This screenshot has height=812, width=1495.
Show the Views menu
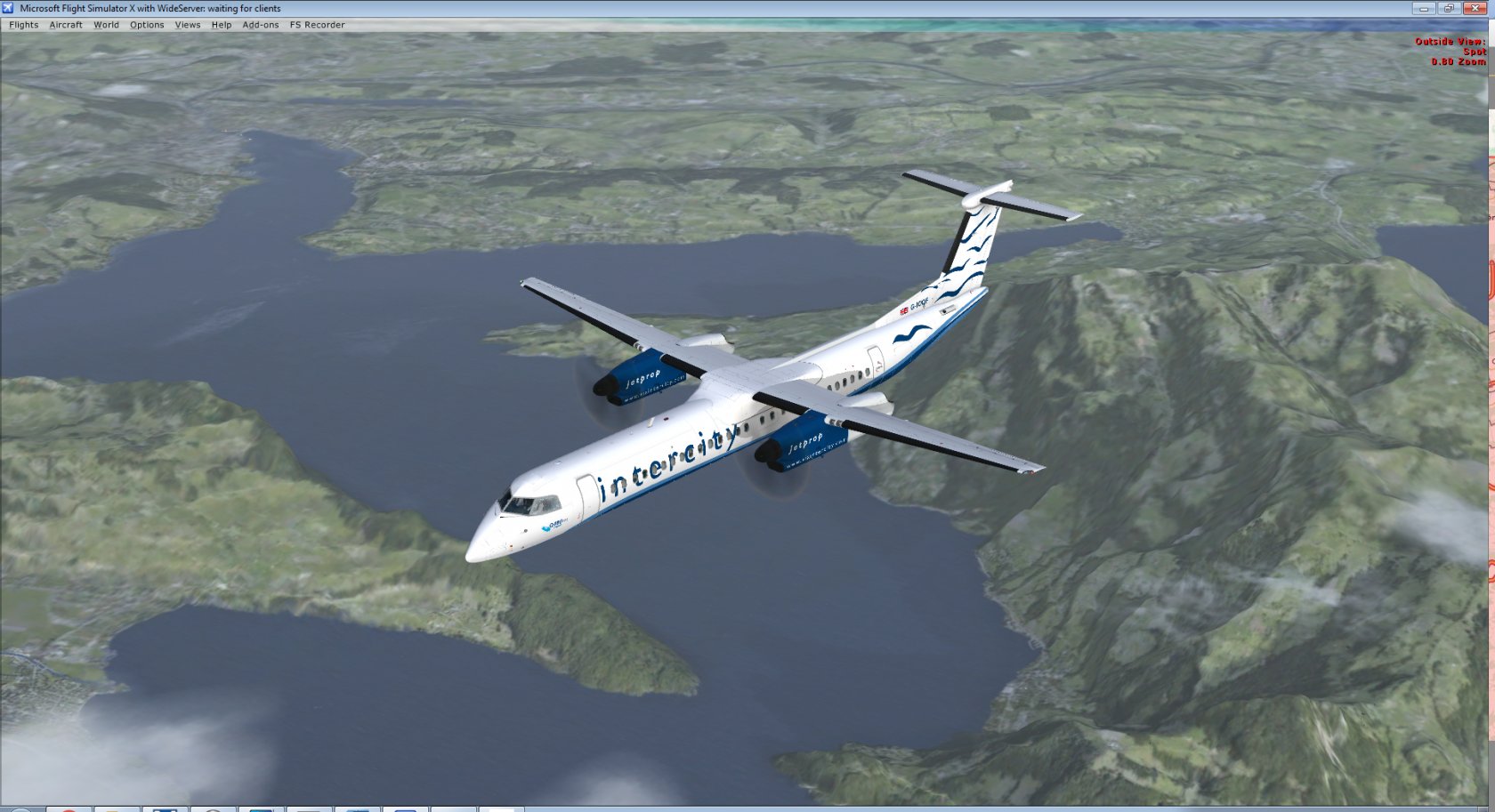click(188, 25)
